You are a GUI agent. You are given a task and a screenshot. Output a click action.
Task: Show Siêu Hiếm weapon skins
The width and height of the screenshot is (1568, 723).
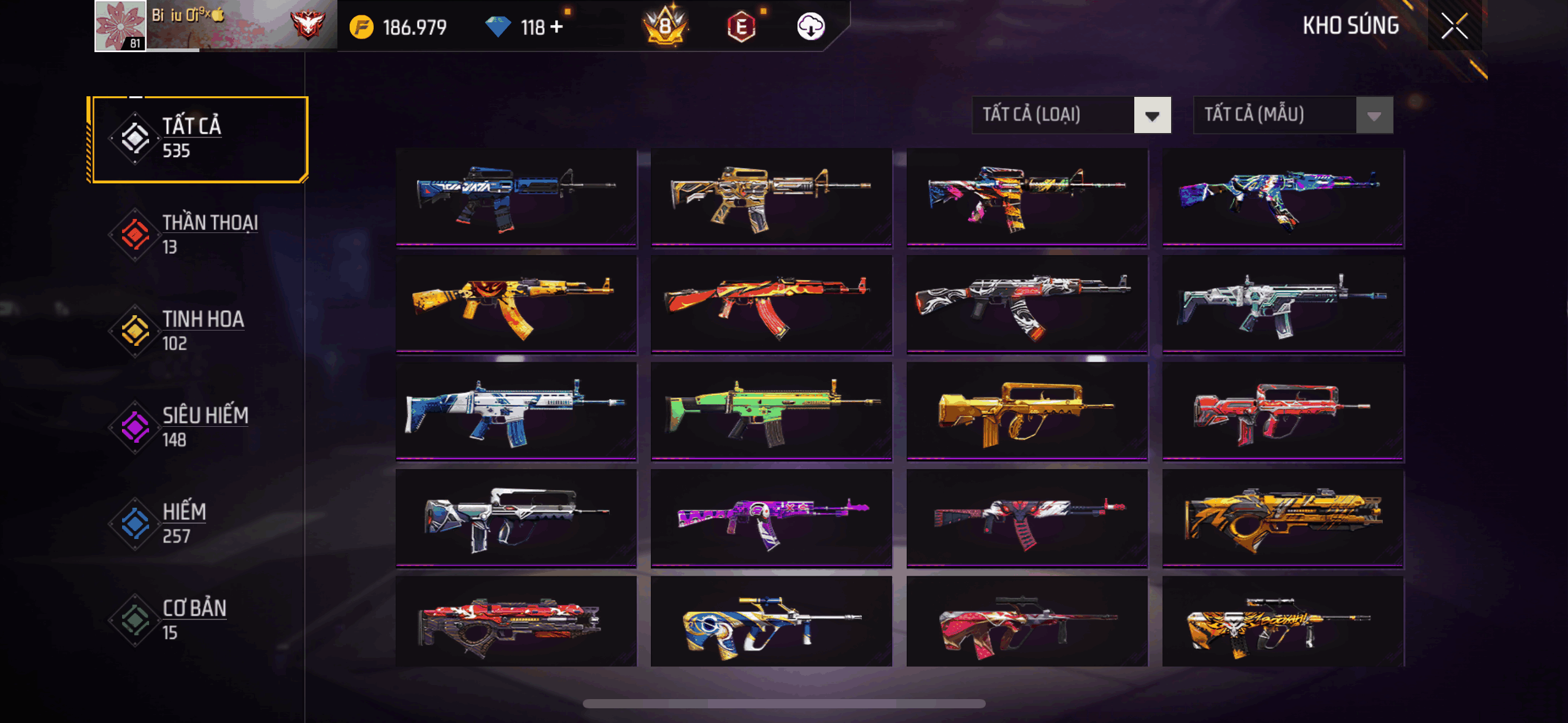[198, 427]
